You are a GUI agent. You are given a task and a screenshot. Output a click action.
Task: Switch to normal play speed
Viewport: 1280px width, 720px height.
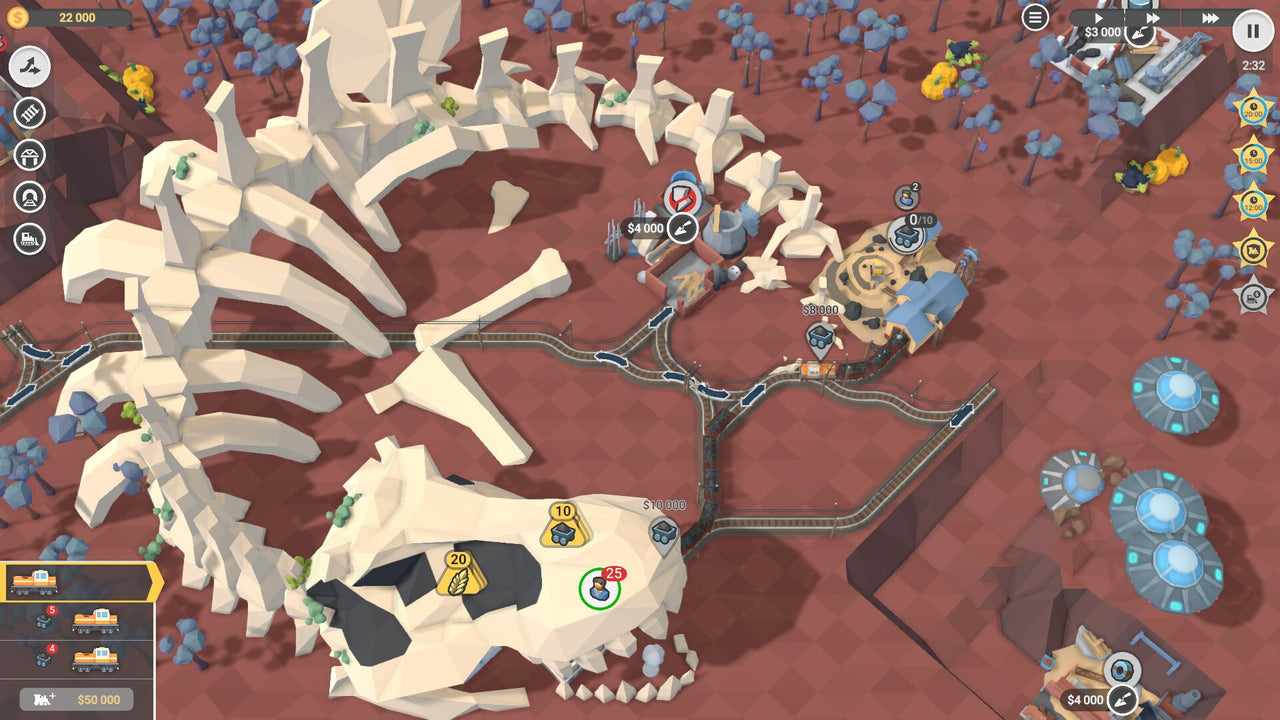[x=1098, y=17]
